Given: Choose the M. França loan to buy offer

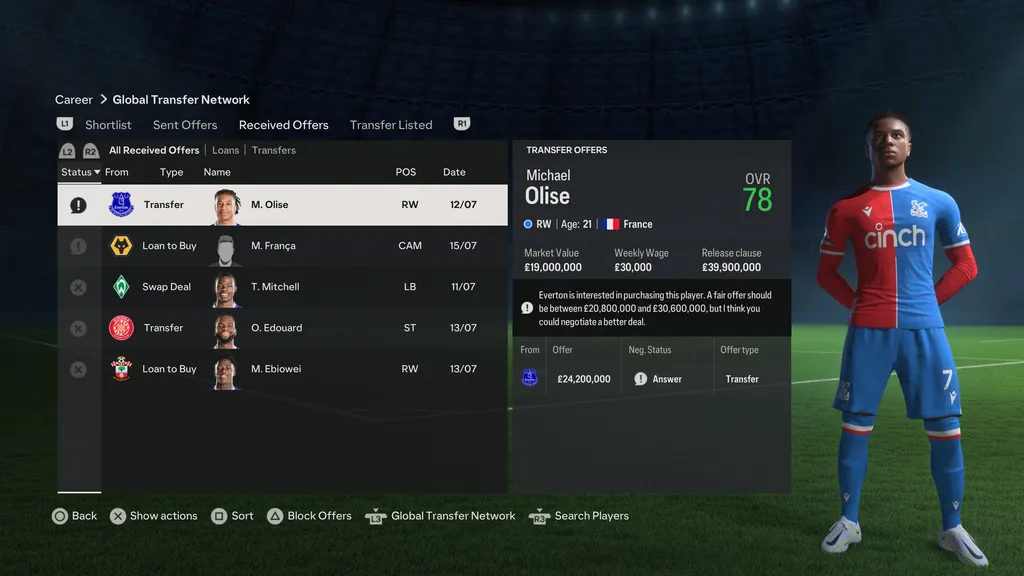Looking at the screenshot, I should coord(282,246).
